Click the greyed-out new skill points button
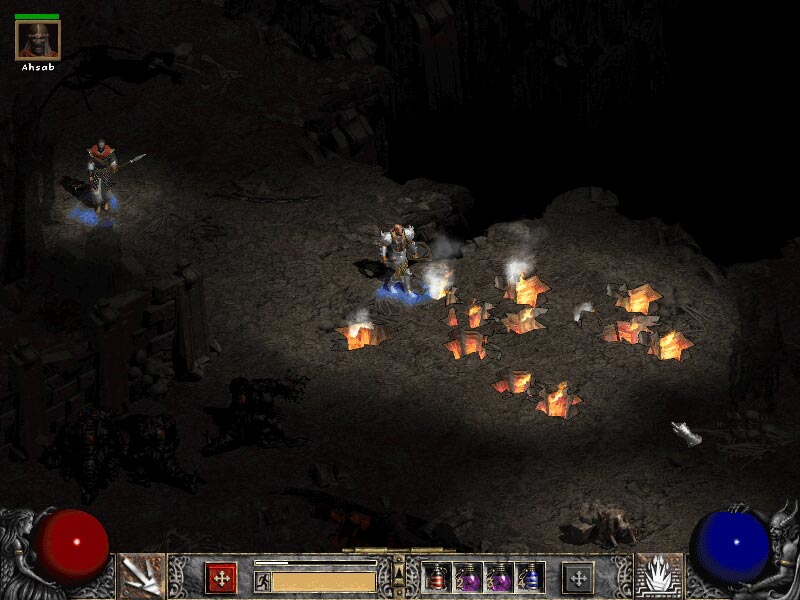 pos(577,577)
